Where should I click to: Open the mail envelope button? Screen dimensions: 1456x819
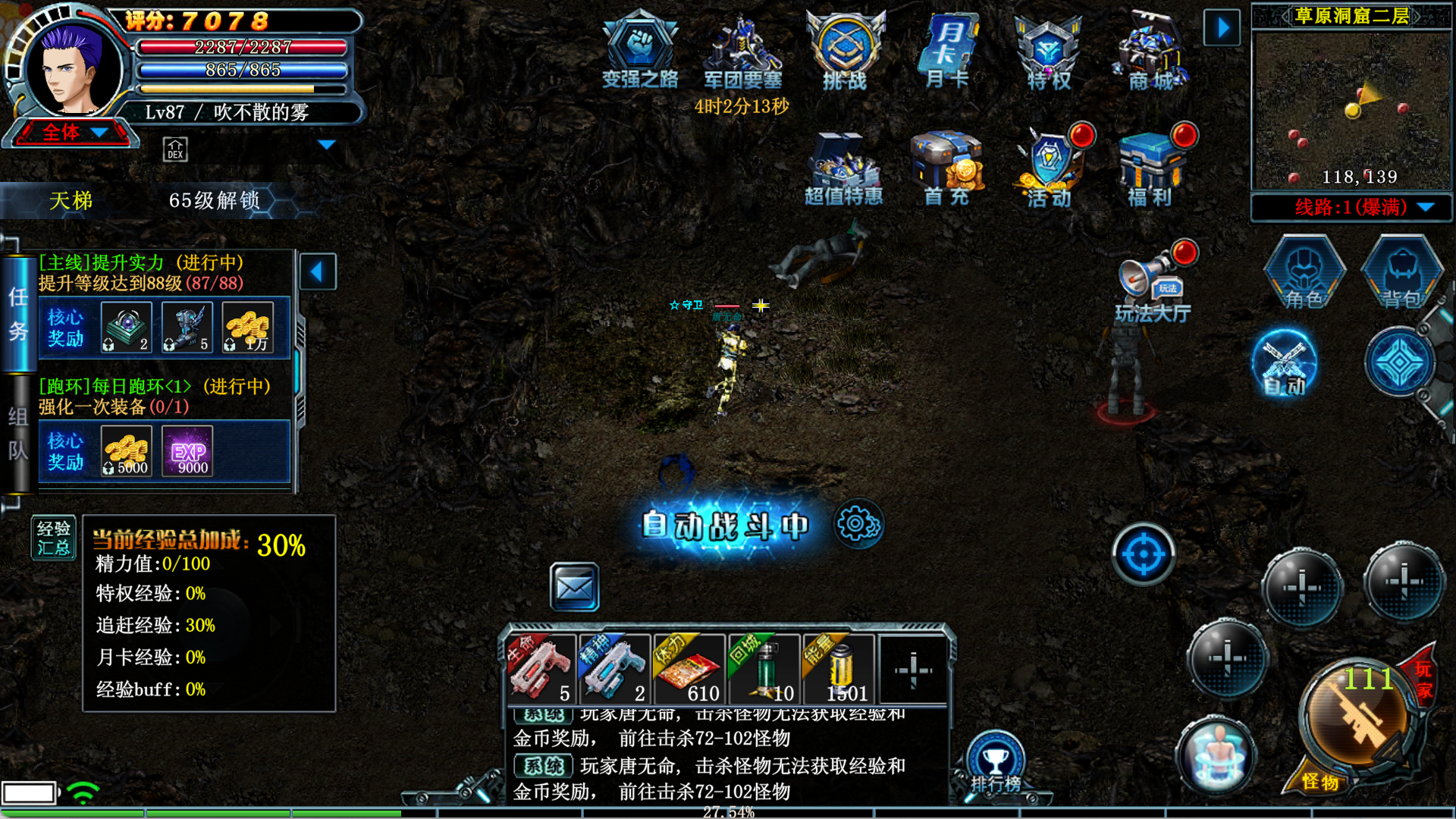point(574,587)
